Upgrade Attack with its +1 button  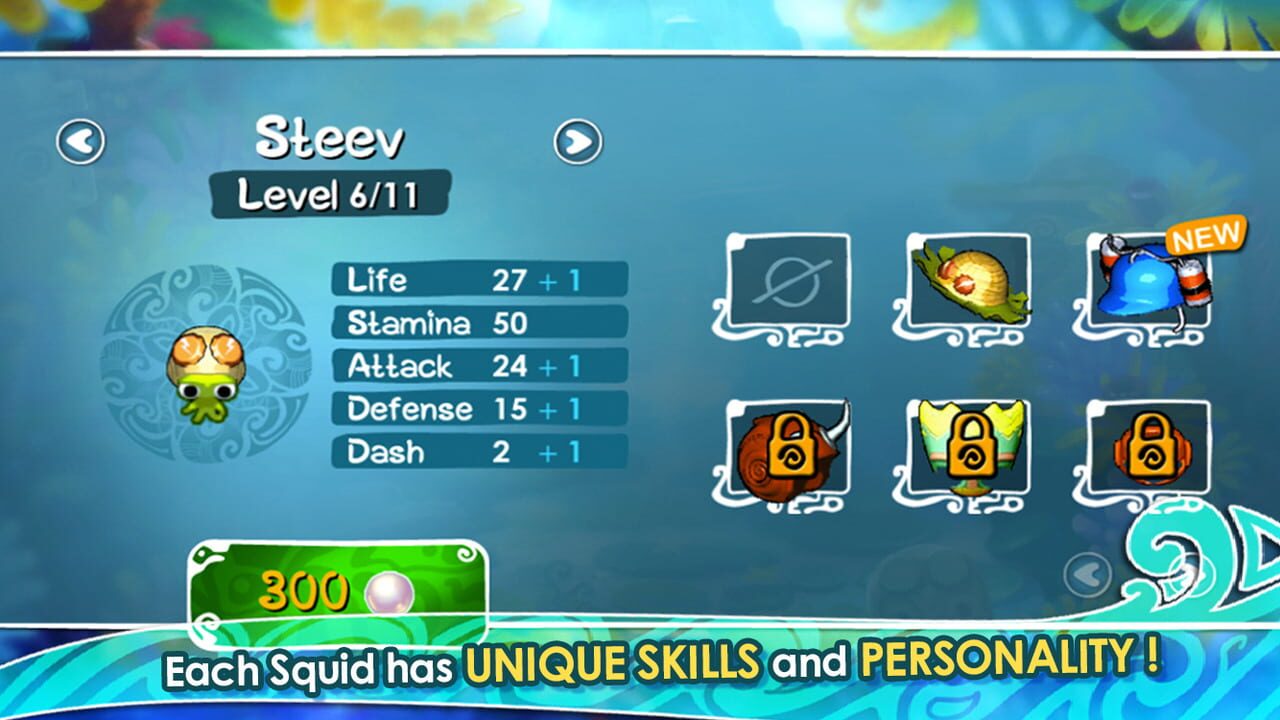[x=563, y=368]
